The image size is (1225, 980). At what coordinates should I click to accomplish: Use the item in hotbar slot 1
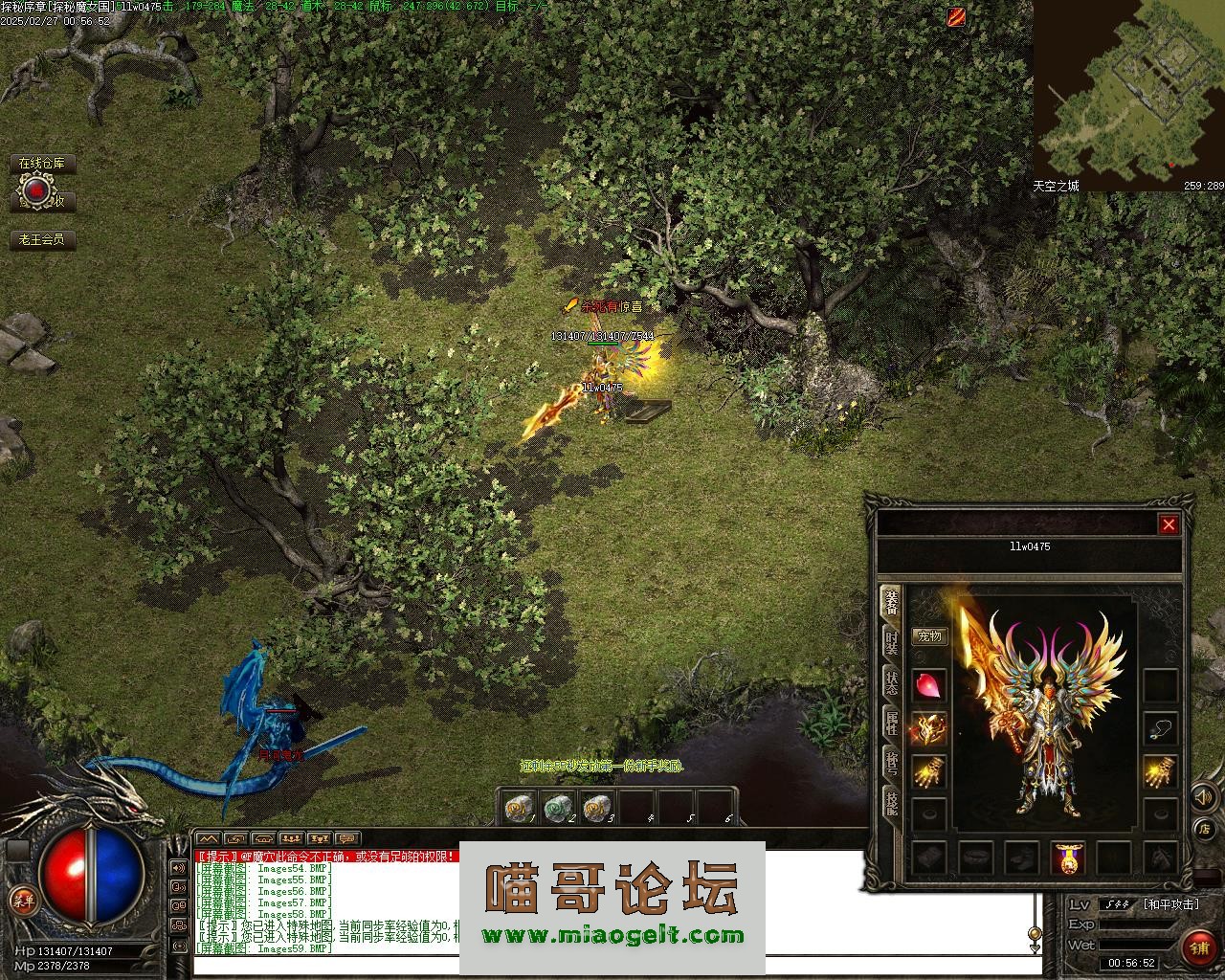(x=520, y=809)
